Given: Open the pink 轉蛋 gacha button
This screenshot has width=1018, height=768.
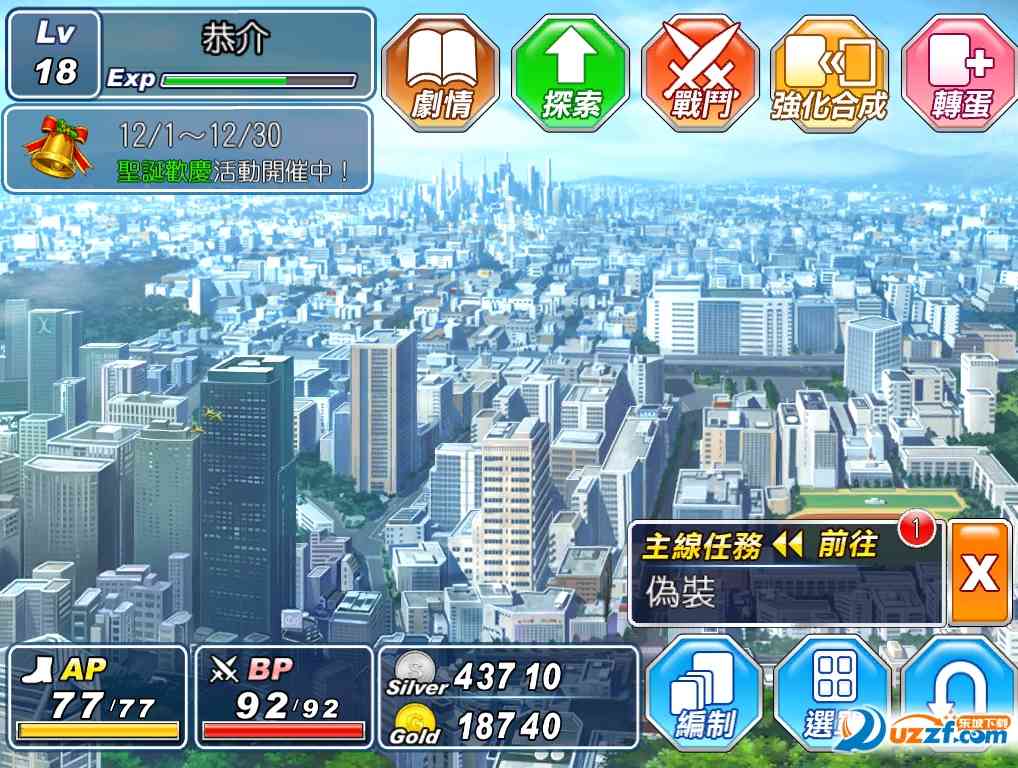Looking at the screenshot, I should pos(959,72).
